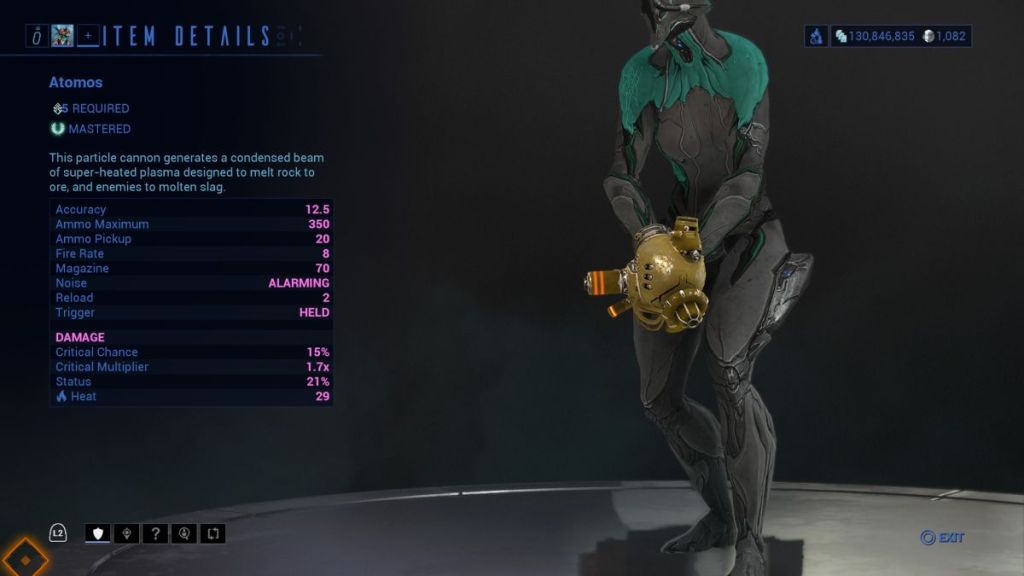Select the shield tab in the bottom toolbar

[98, 533]
